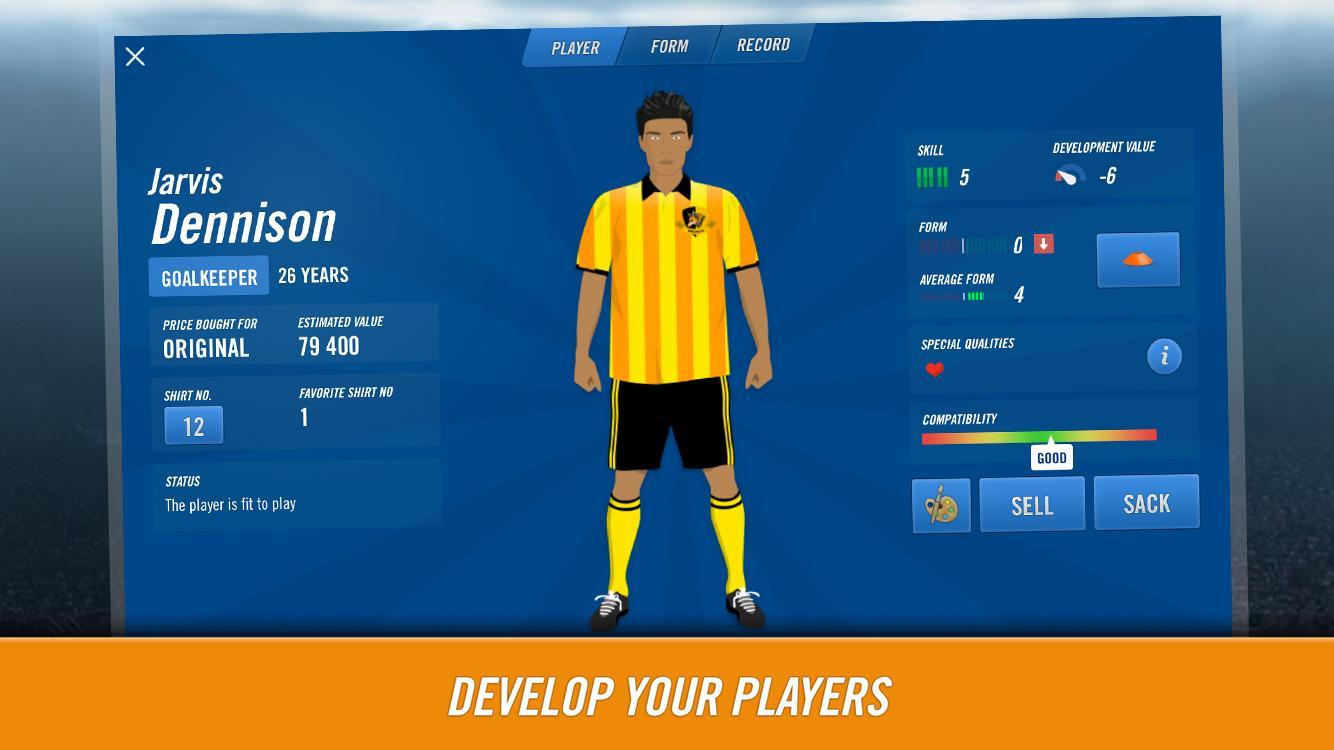Open the paint palette customization button
Viewport: 1334px width, 750px height.
tap(941, 505)
